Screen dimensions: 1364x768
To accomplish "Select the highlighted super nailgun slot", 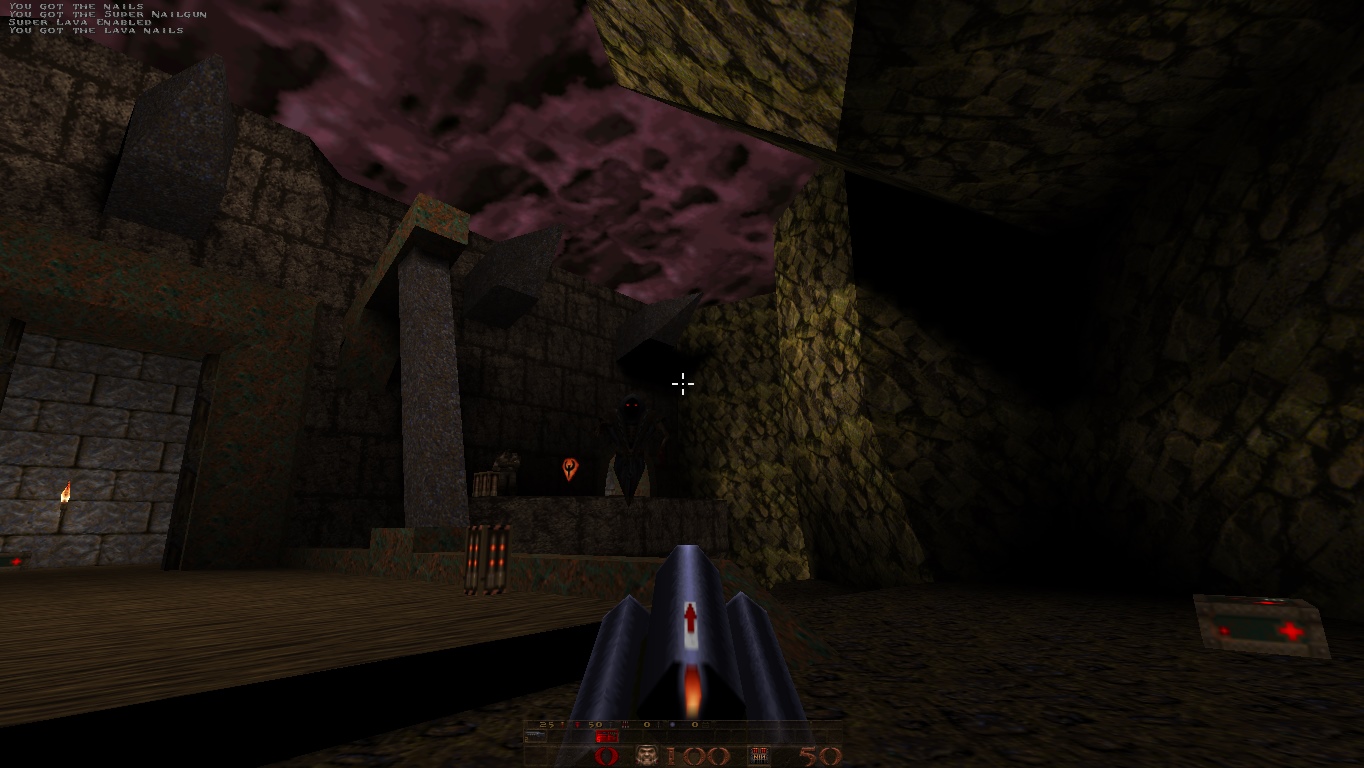I will tap(606, 737).
